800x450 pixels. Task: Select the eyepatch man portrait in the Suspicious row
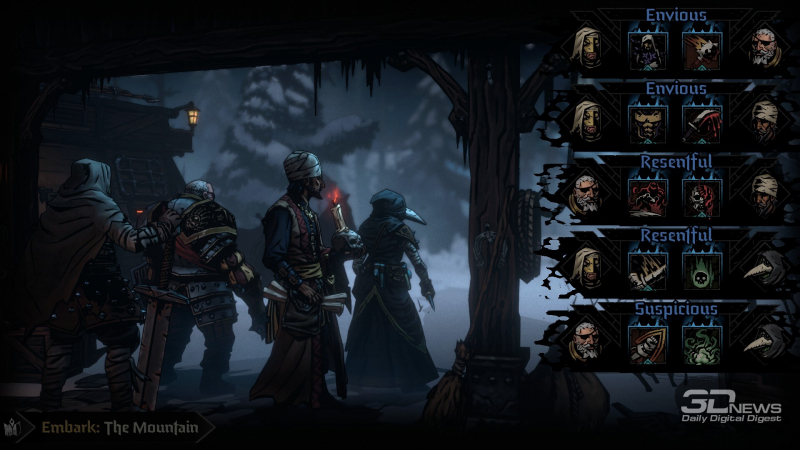[588, 340]
